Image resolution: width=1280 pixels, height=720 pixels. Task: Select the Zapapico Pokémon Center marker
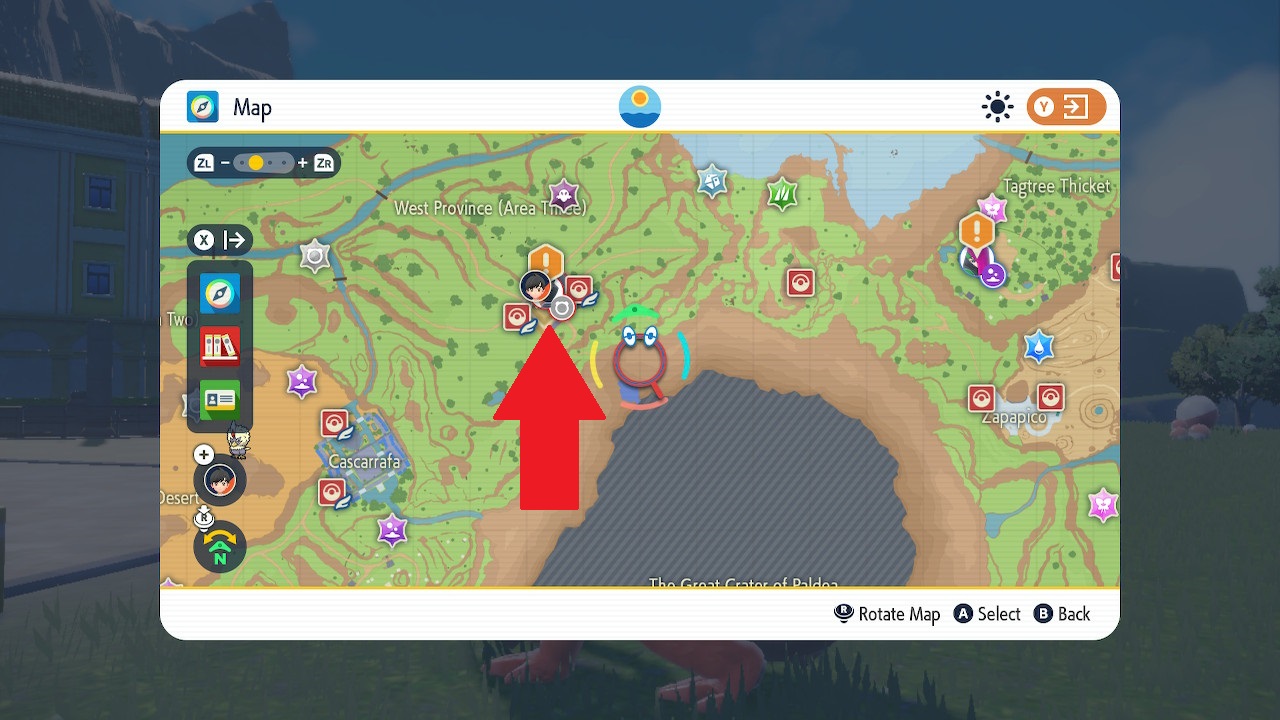(x=982, y=396)
